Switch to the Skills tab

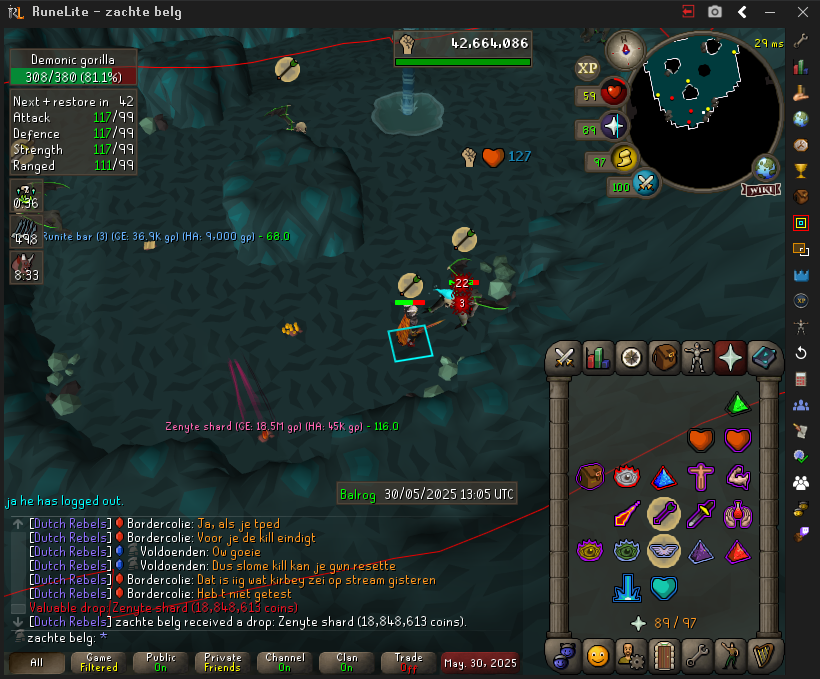(x=597, y=357)
